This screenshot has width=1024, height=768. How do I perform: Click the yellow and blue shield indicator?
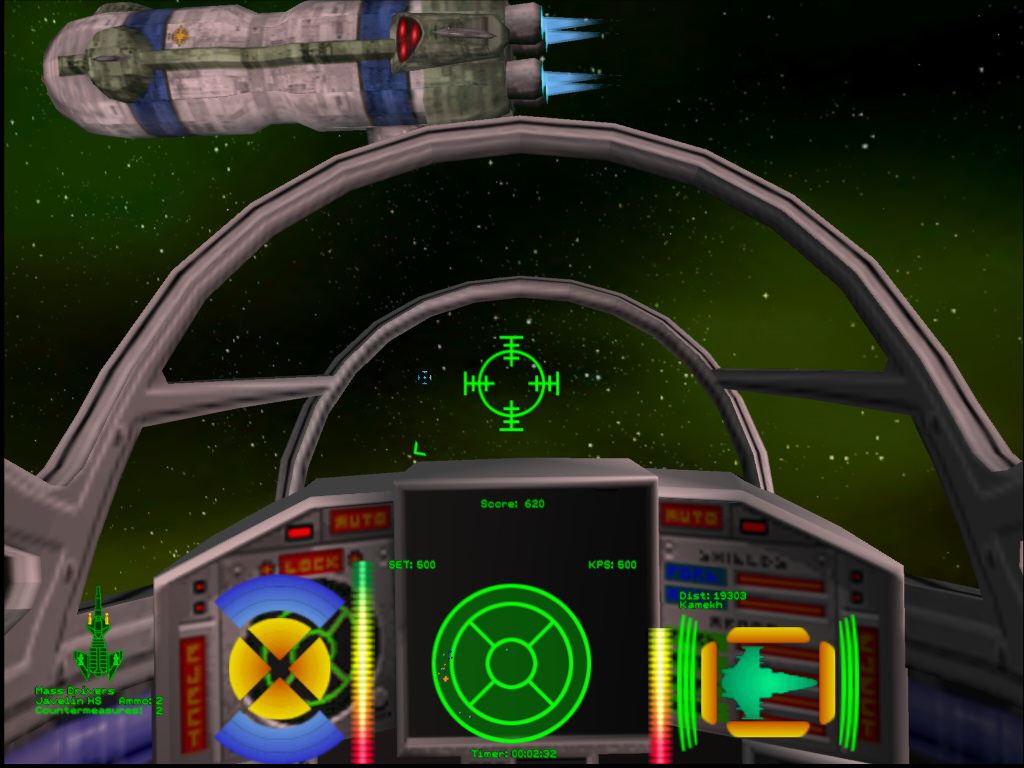click(279, 667)
